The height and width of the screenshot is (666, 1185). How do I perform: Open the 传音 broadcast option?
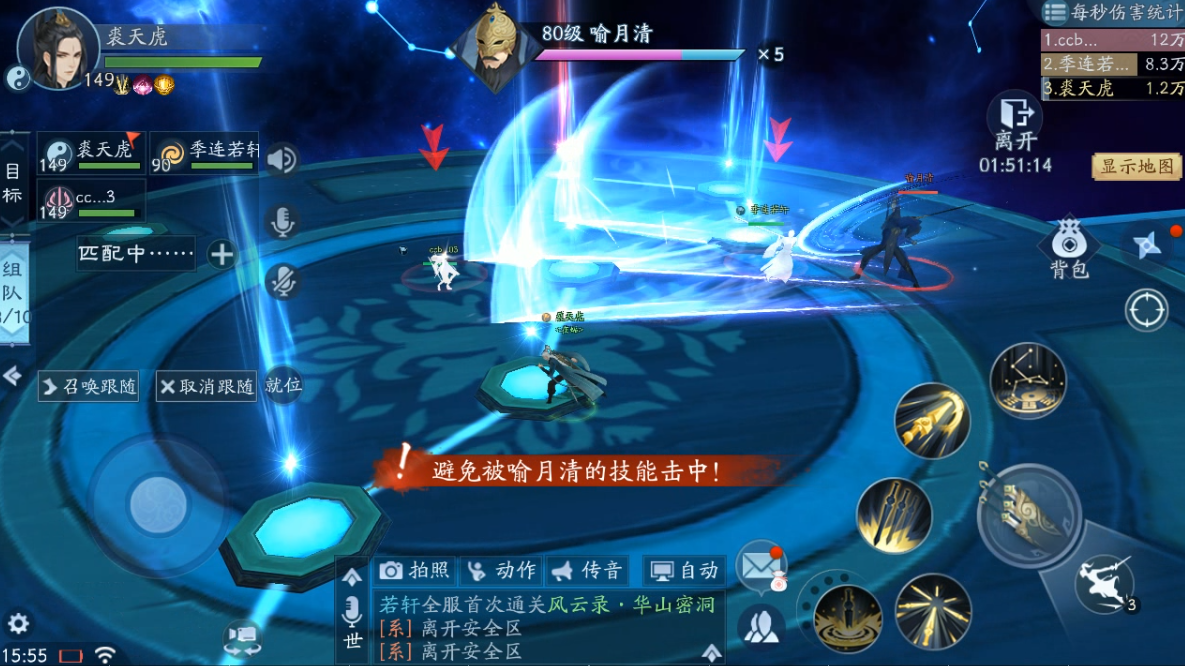588,570
